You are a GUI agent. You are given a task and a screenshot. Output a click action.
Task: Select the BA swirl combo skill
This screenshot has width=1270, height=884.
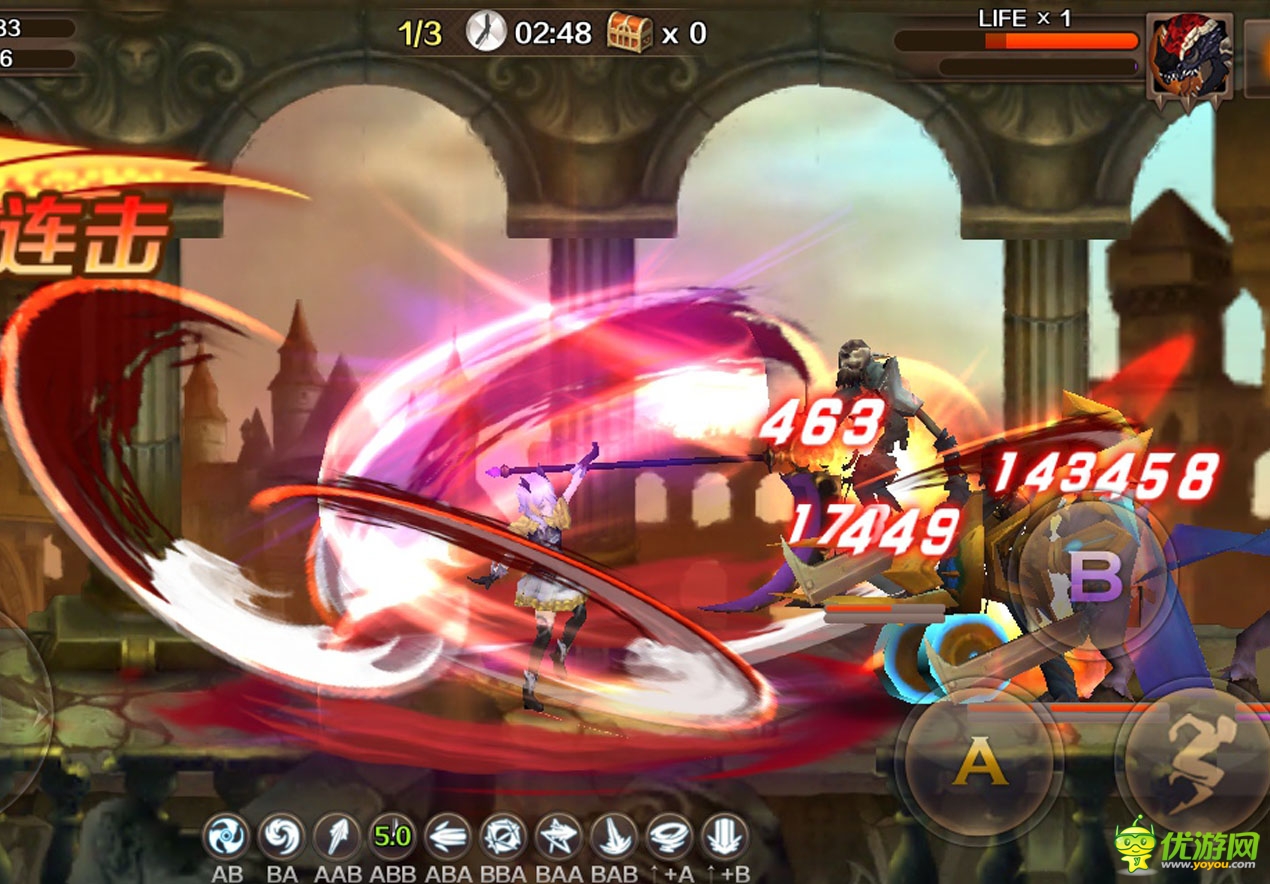[x=282, y=836]
